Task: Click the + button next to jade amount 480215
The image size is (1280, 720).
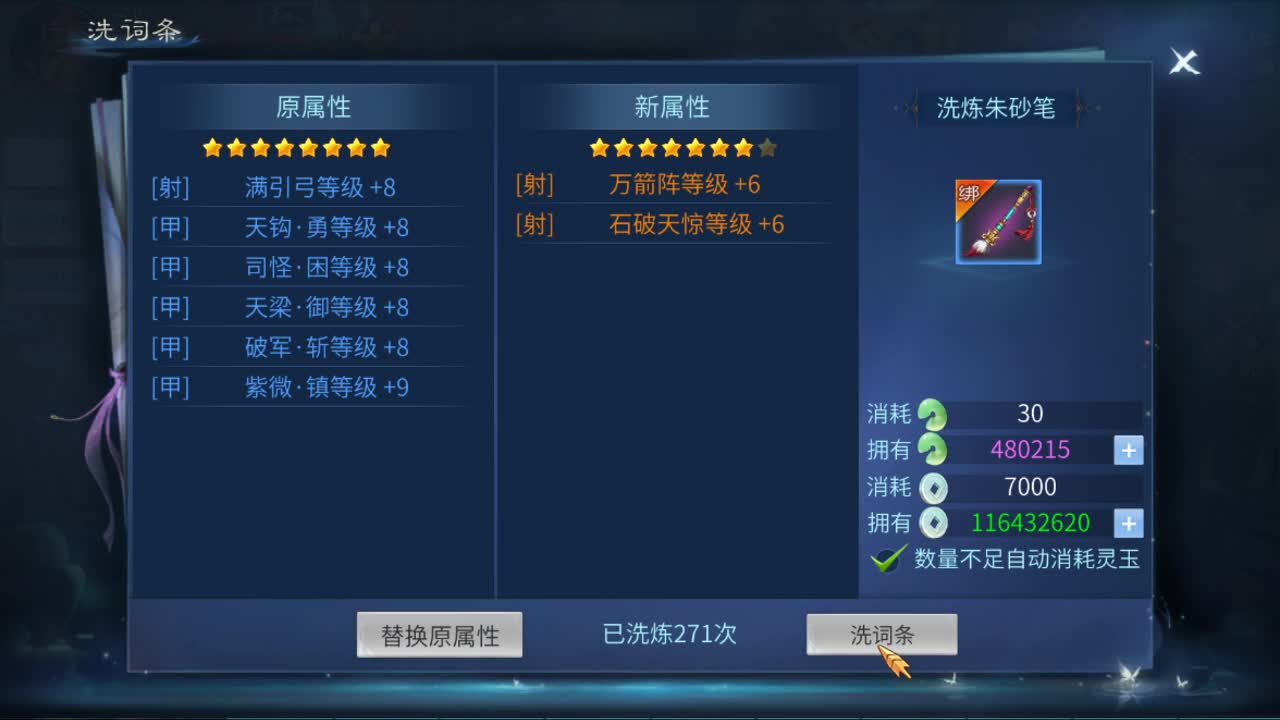Action: 1128,450
